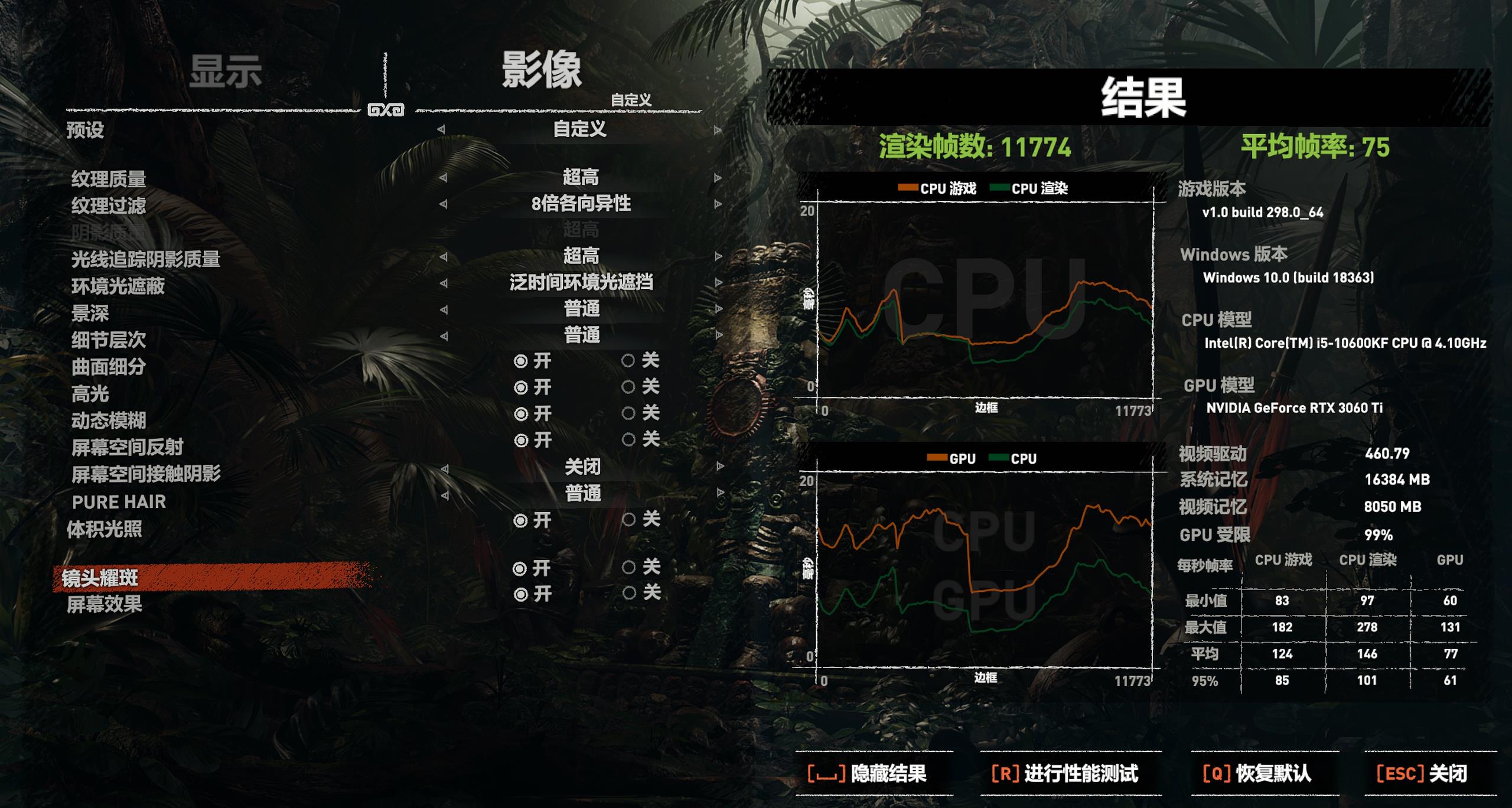Image resolution: width=1512 pixels, height=808 pixels.
Task: Switch to the 显示 tab
Action: tap(226, 70)
